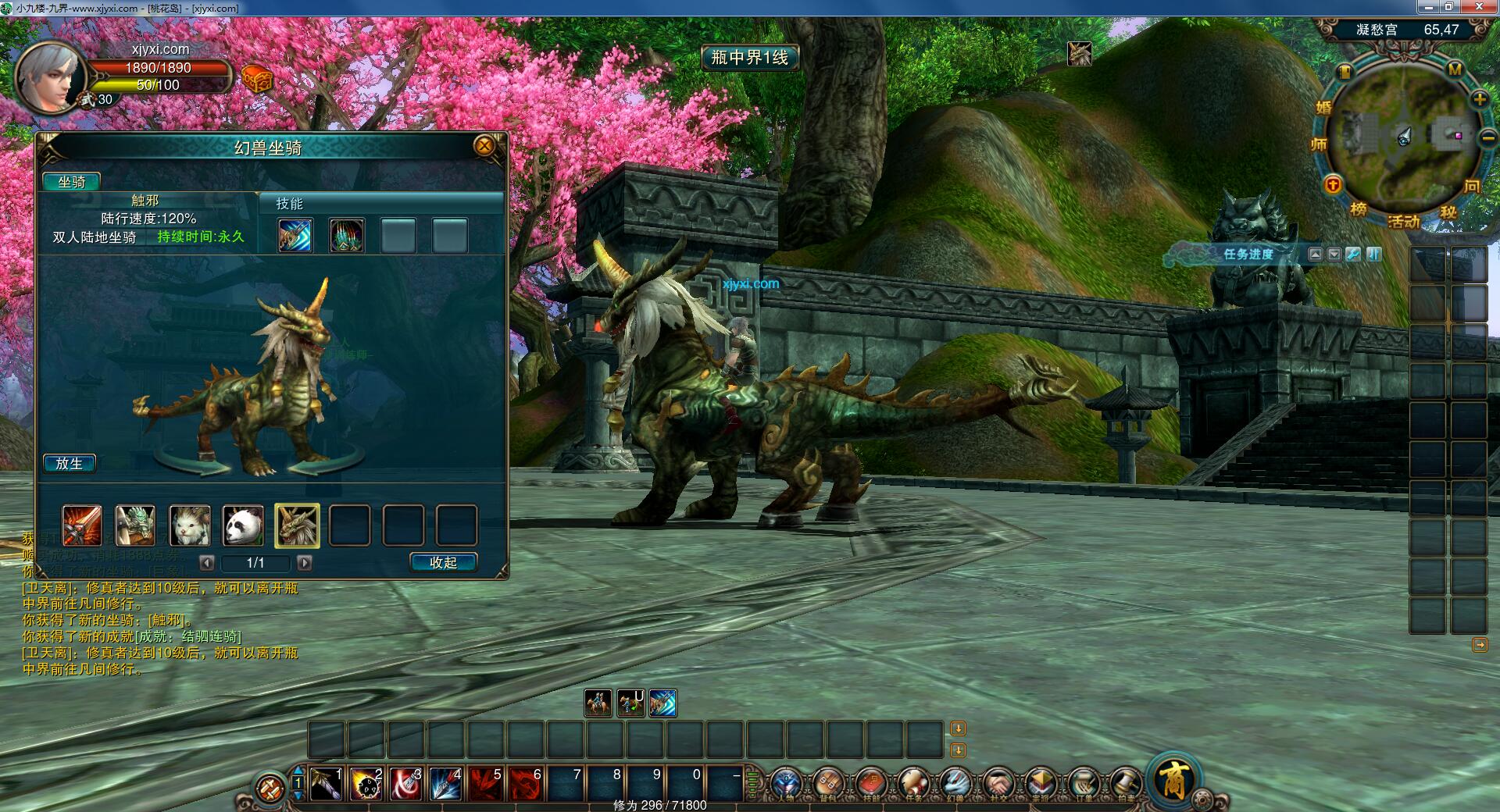The width and height of the screenshot is (1500, 812).
Task: Open the 商 shop round button
Action: (1173, 779)
